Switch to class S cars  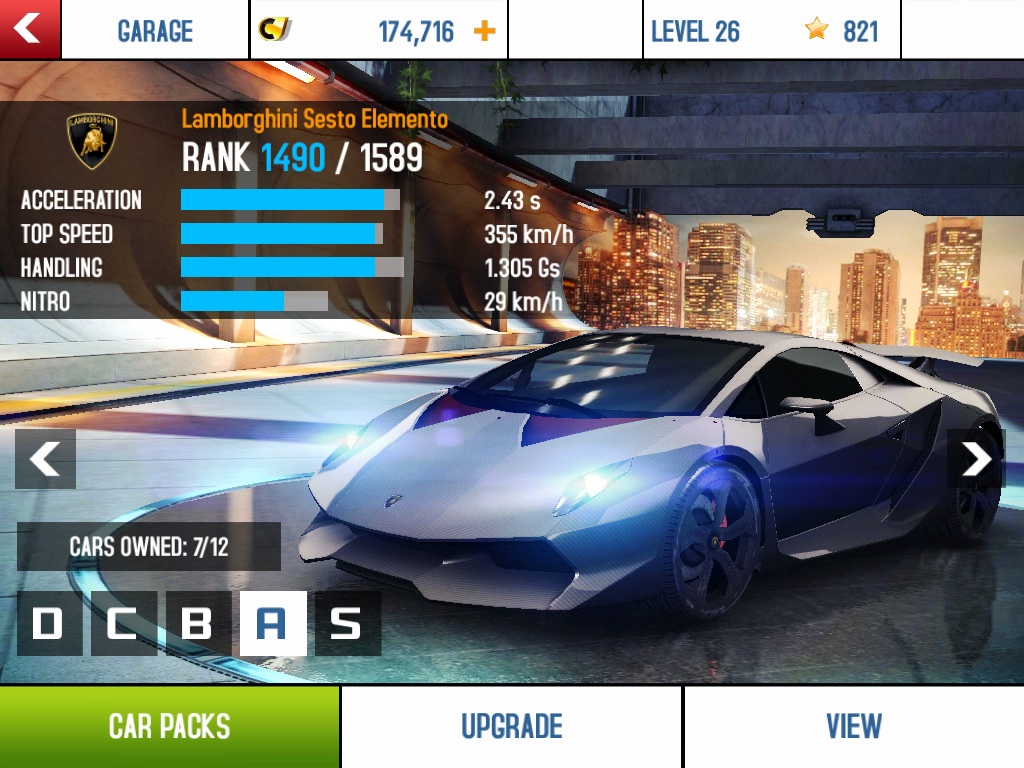click(x=347, y=623)
